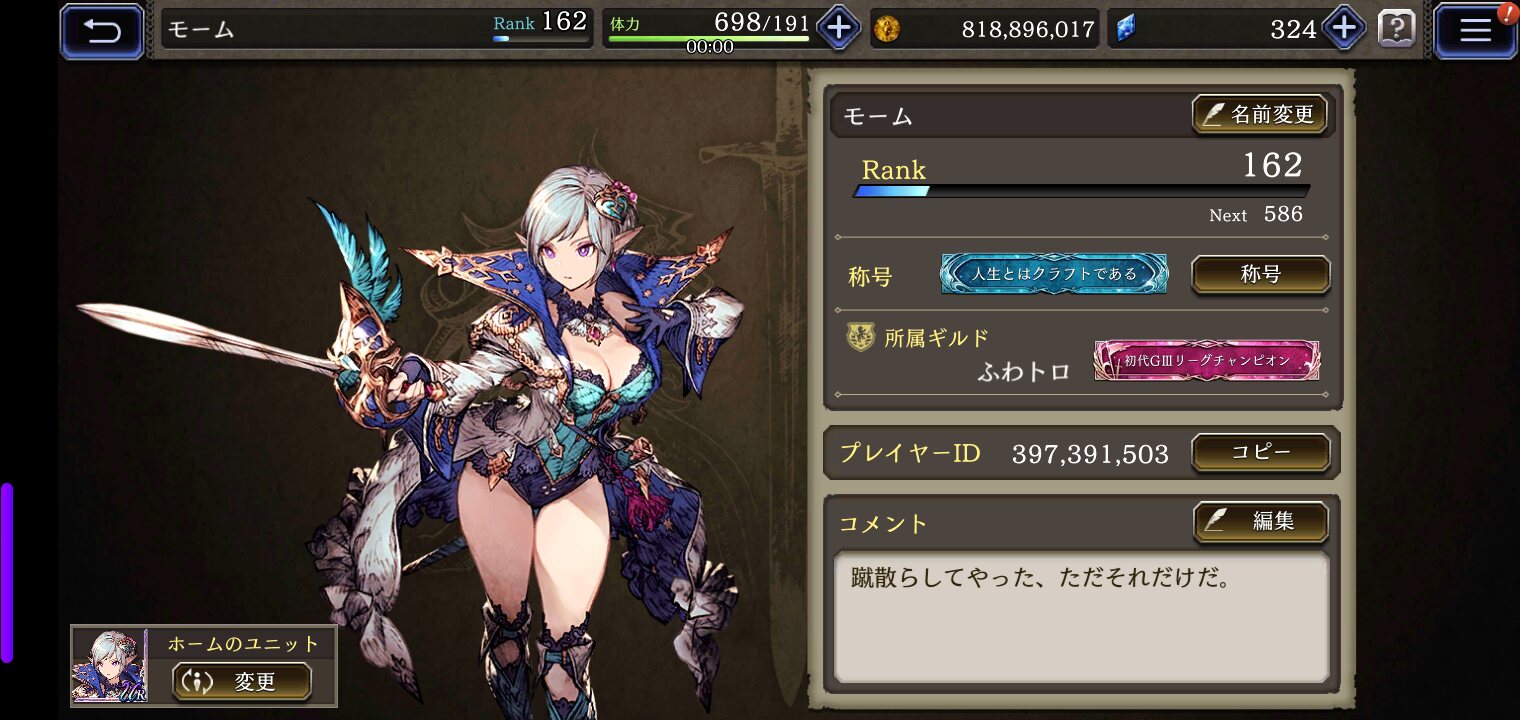Select the 人生とはクラフトである title banner
The image size is (1520, 720).
pos(1054,274)
